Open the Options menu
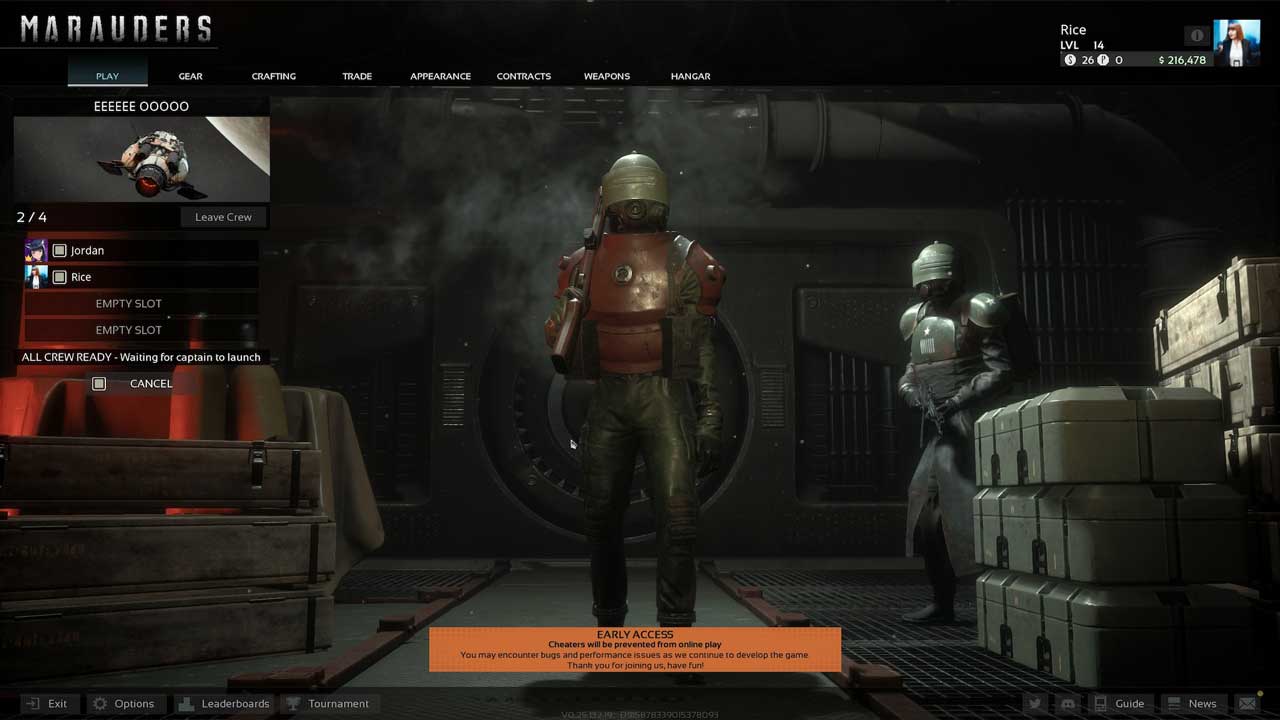The width and height of the screenshot is (1280, 720). tap(123, 703)
